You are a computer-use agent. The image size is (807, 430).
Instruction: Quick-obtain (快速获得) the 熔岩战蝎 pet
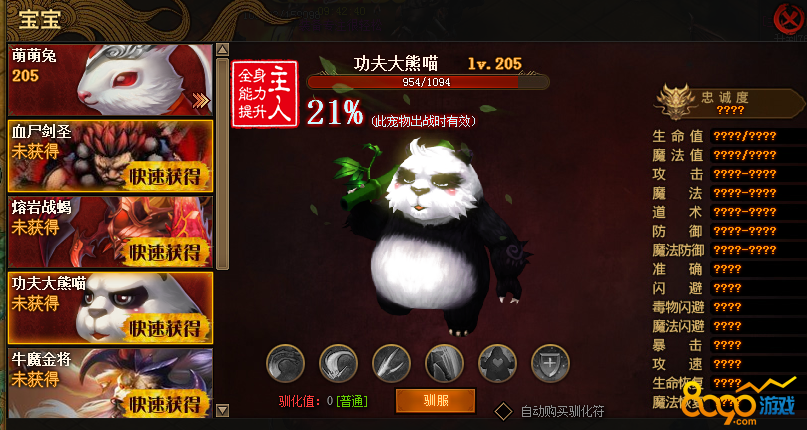tap(165, 252)
